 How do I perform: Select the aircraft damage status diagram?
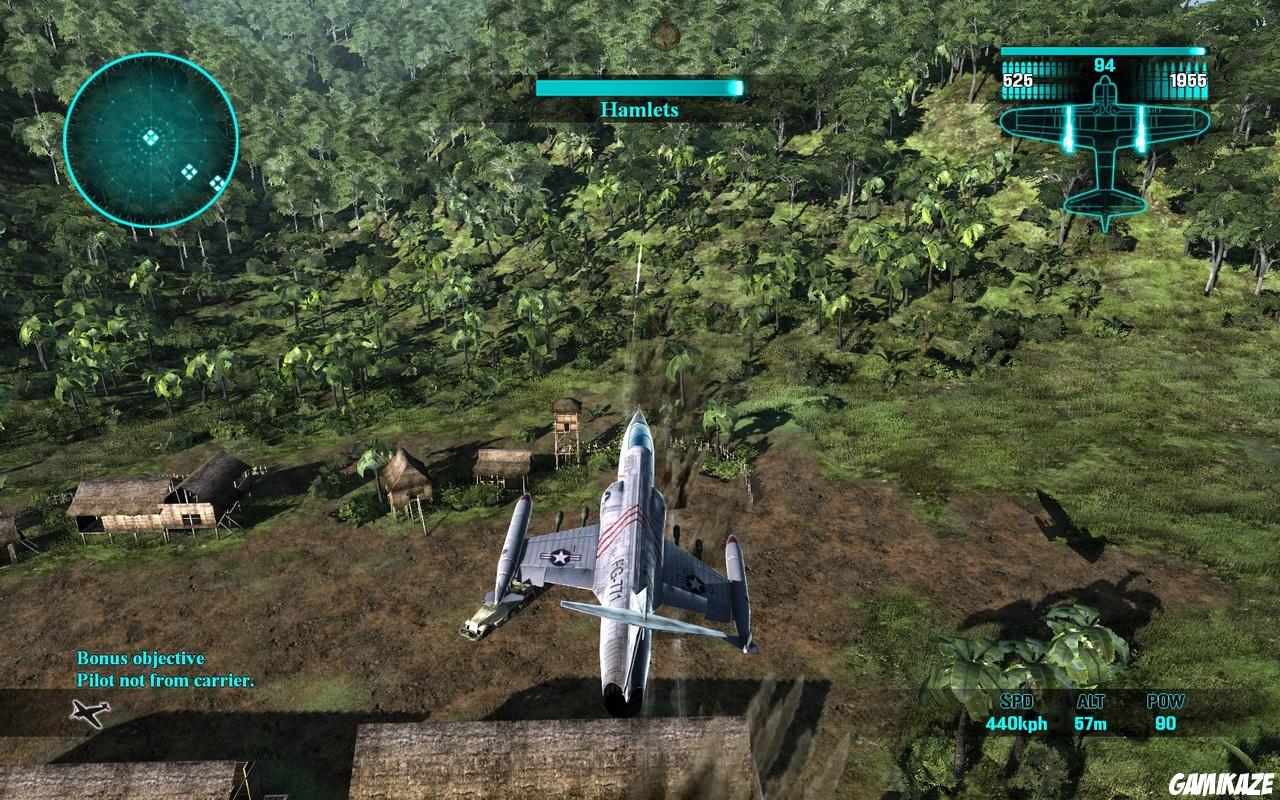click(x=1104, y=145)
